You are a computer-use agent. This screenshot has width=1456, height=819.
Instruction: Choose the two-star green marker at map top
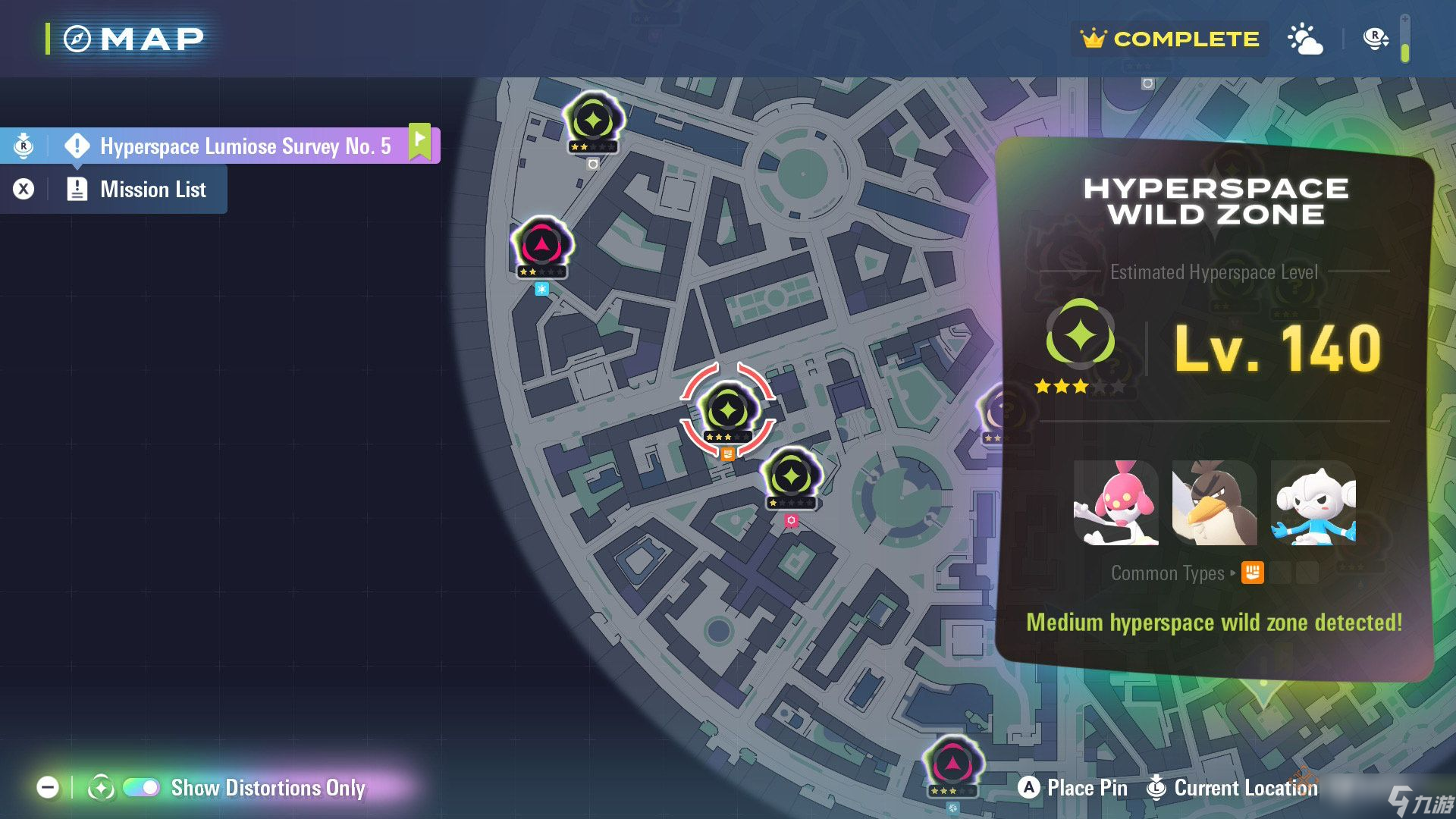click(x=593, y=120)
